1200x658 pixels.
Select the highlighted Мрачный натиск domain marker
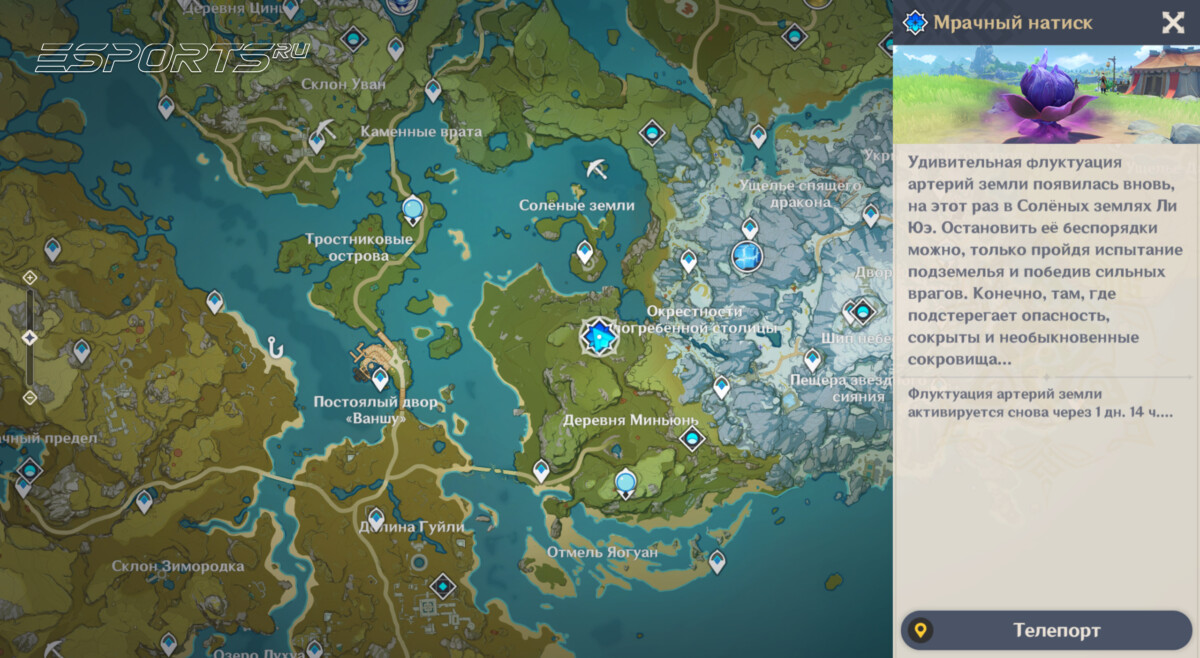pyautogui.click(x=599, y=338)
